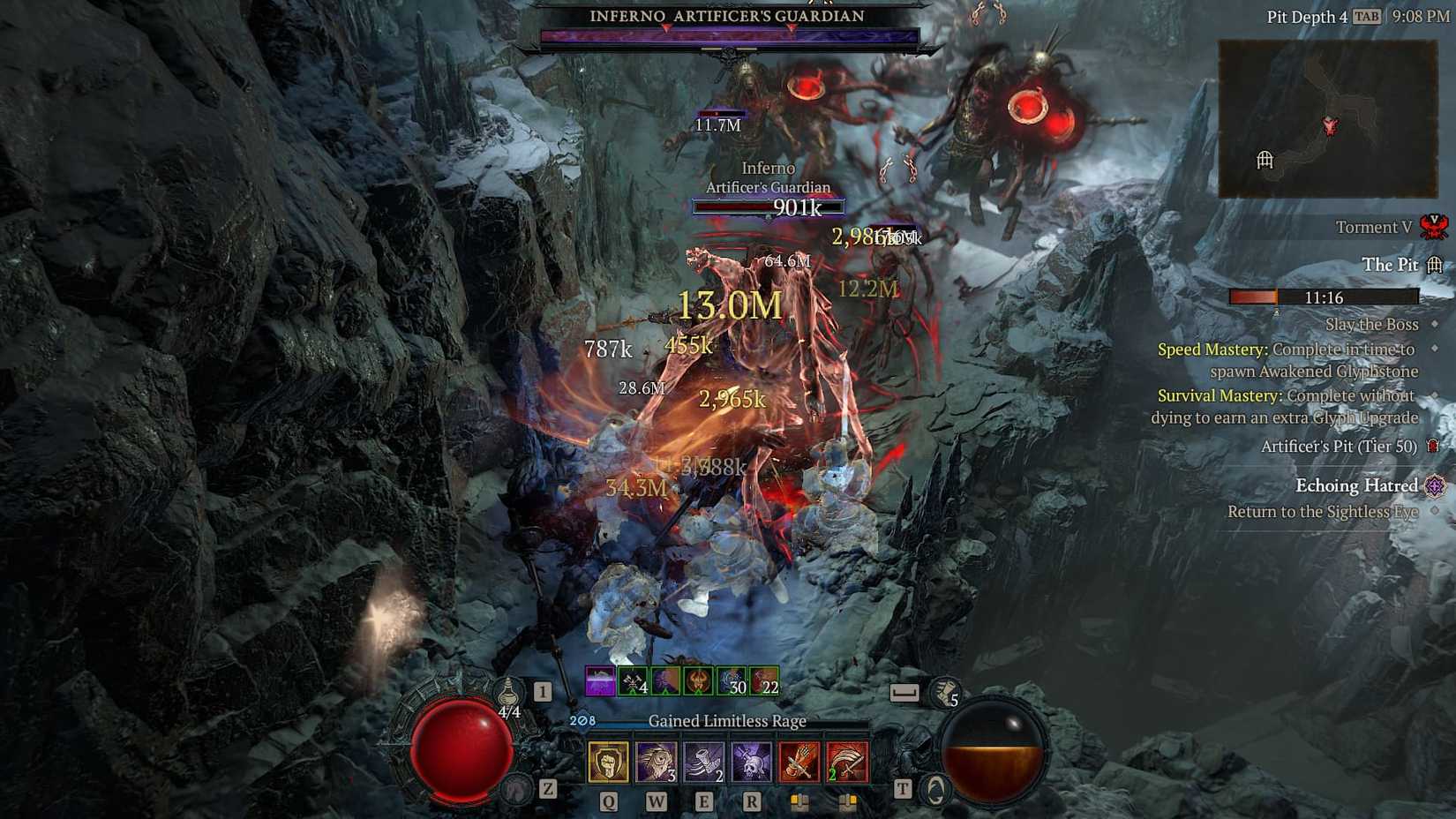The width and height of the screenshot is (1456, 819).
Task: Select the Challenging Shout skill on the Q slot
Action: coord(607,762)
